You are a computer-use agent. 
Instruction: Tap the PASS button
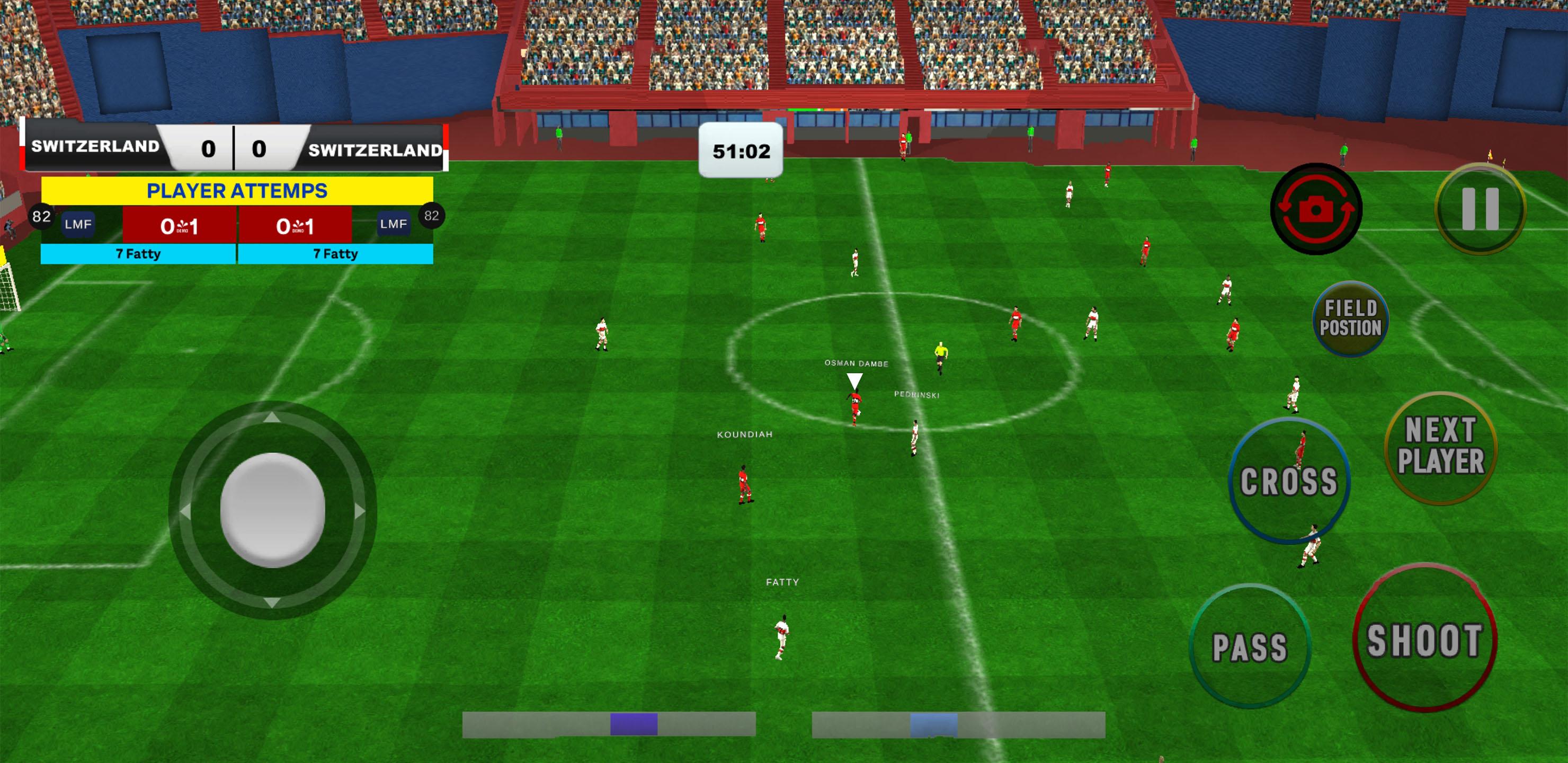tap(1250, 646)
